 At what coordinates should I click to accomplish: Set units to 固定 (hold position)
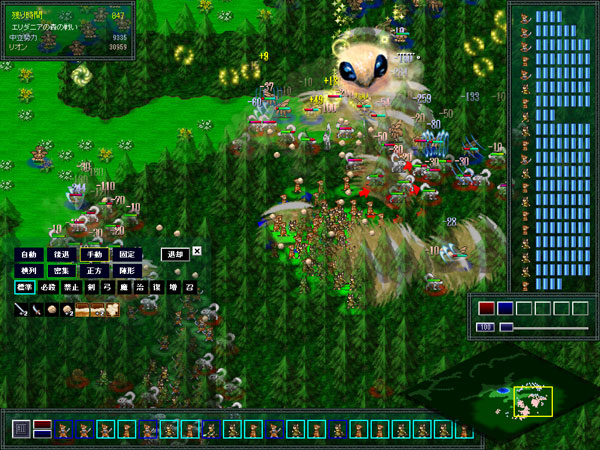[x=126, y=254]
